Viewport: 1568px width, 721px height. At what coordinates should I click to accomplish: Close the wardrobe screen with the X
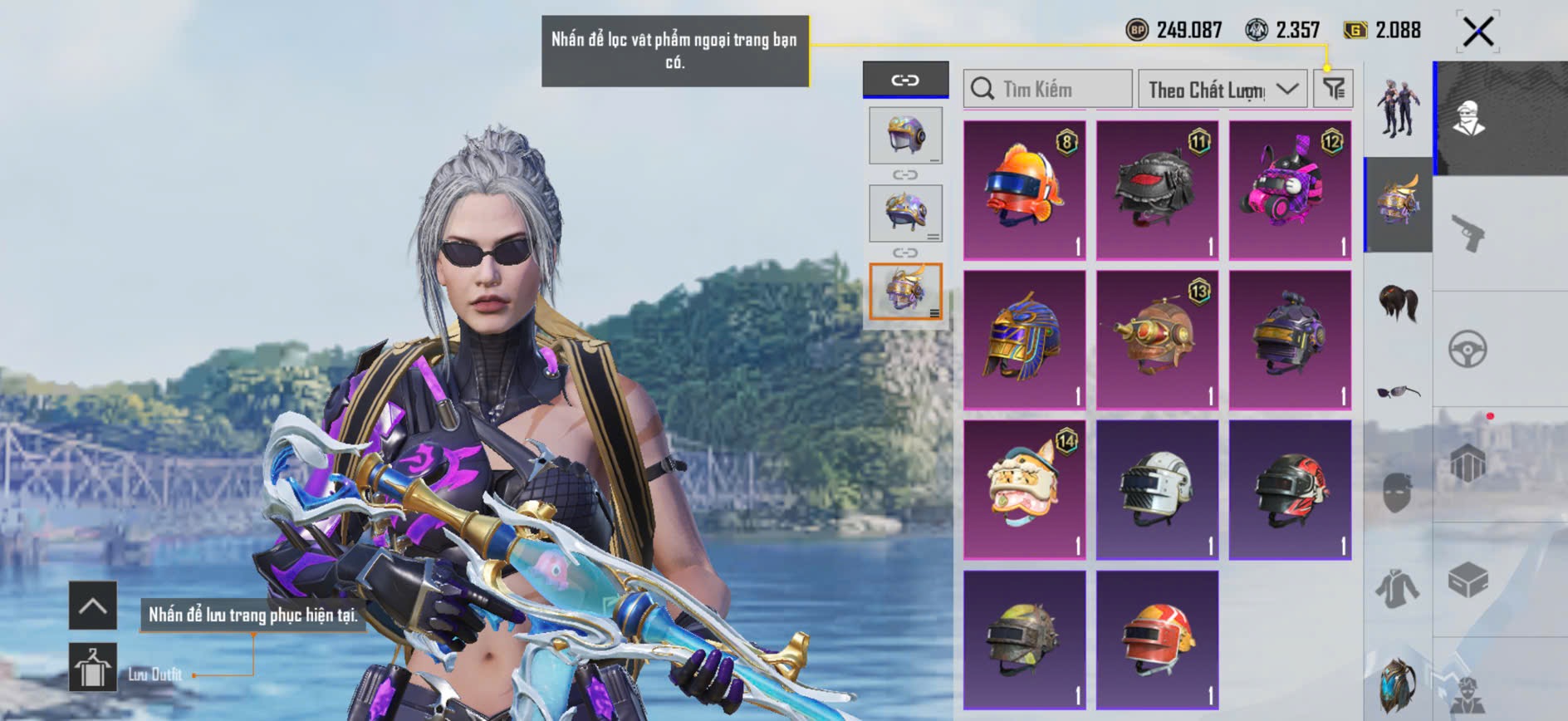[x=1477, y=32]
